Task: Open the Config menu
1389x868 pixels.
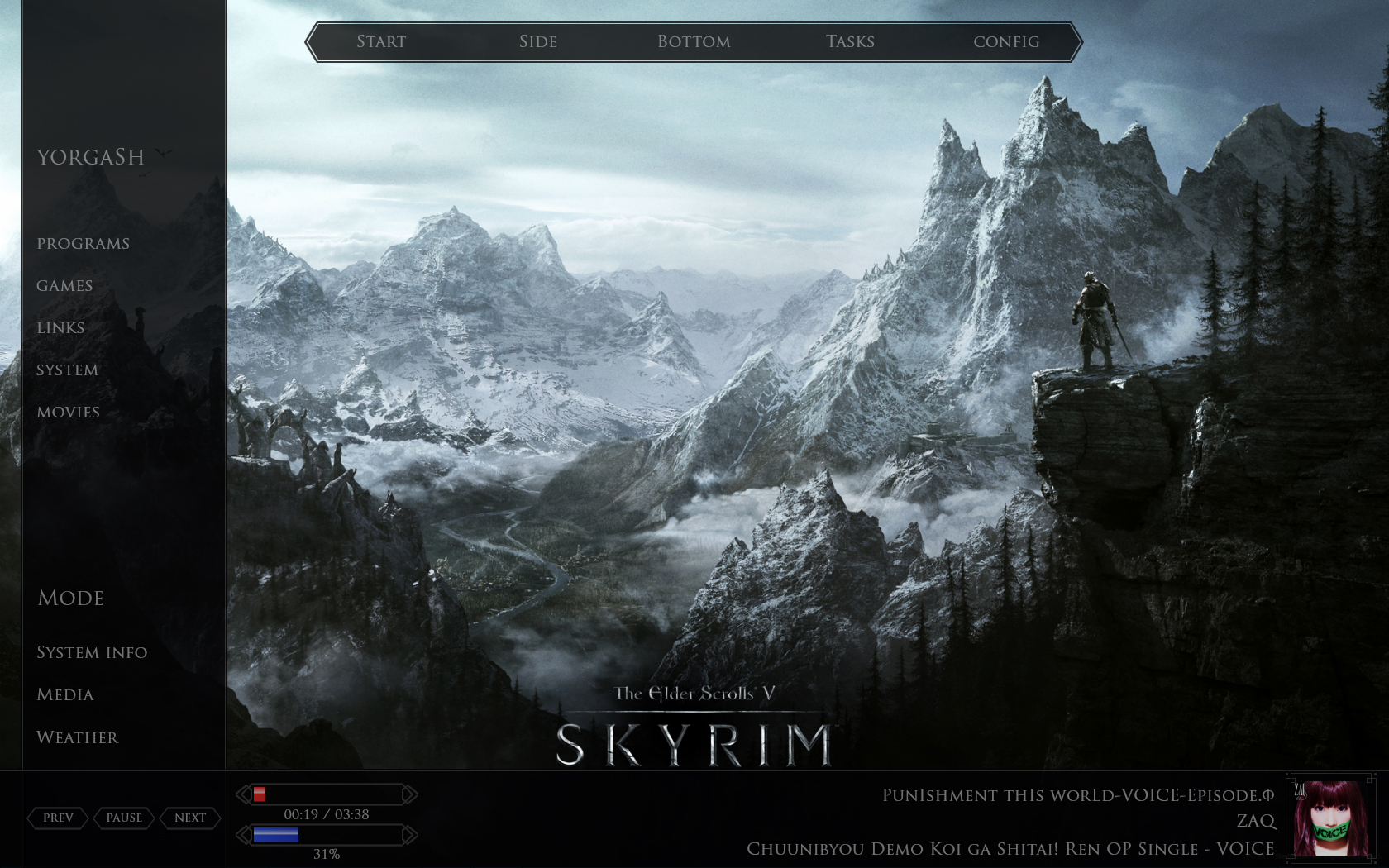Action: (x=1007, y=41)
